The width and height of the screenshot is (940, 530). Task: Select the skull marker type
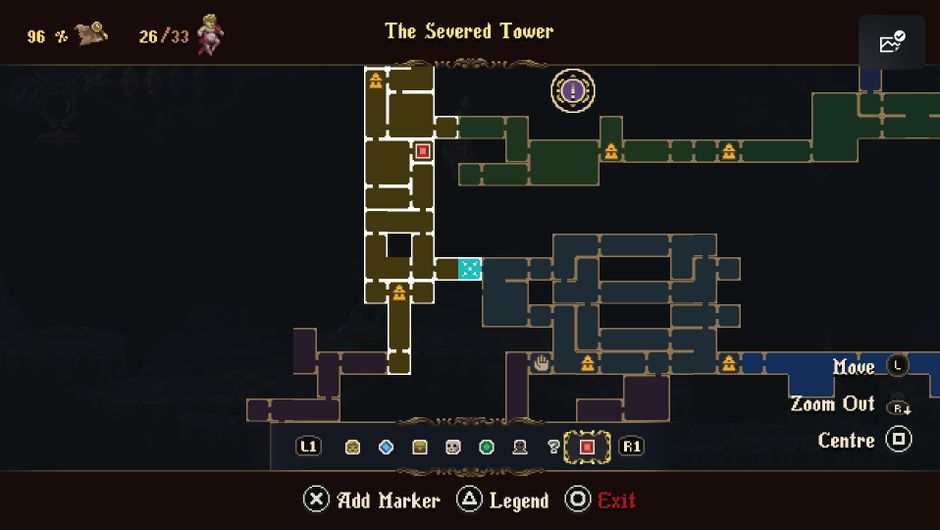coord(453,447)
